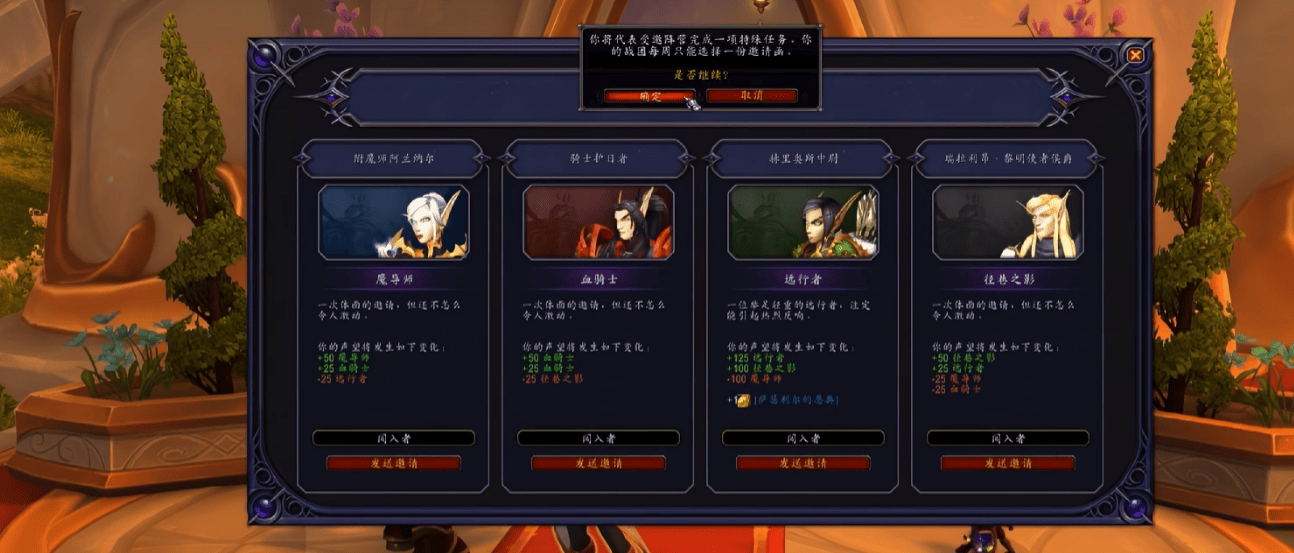Choose the red-armored 血骑士 portrait

click(598, 222)
